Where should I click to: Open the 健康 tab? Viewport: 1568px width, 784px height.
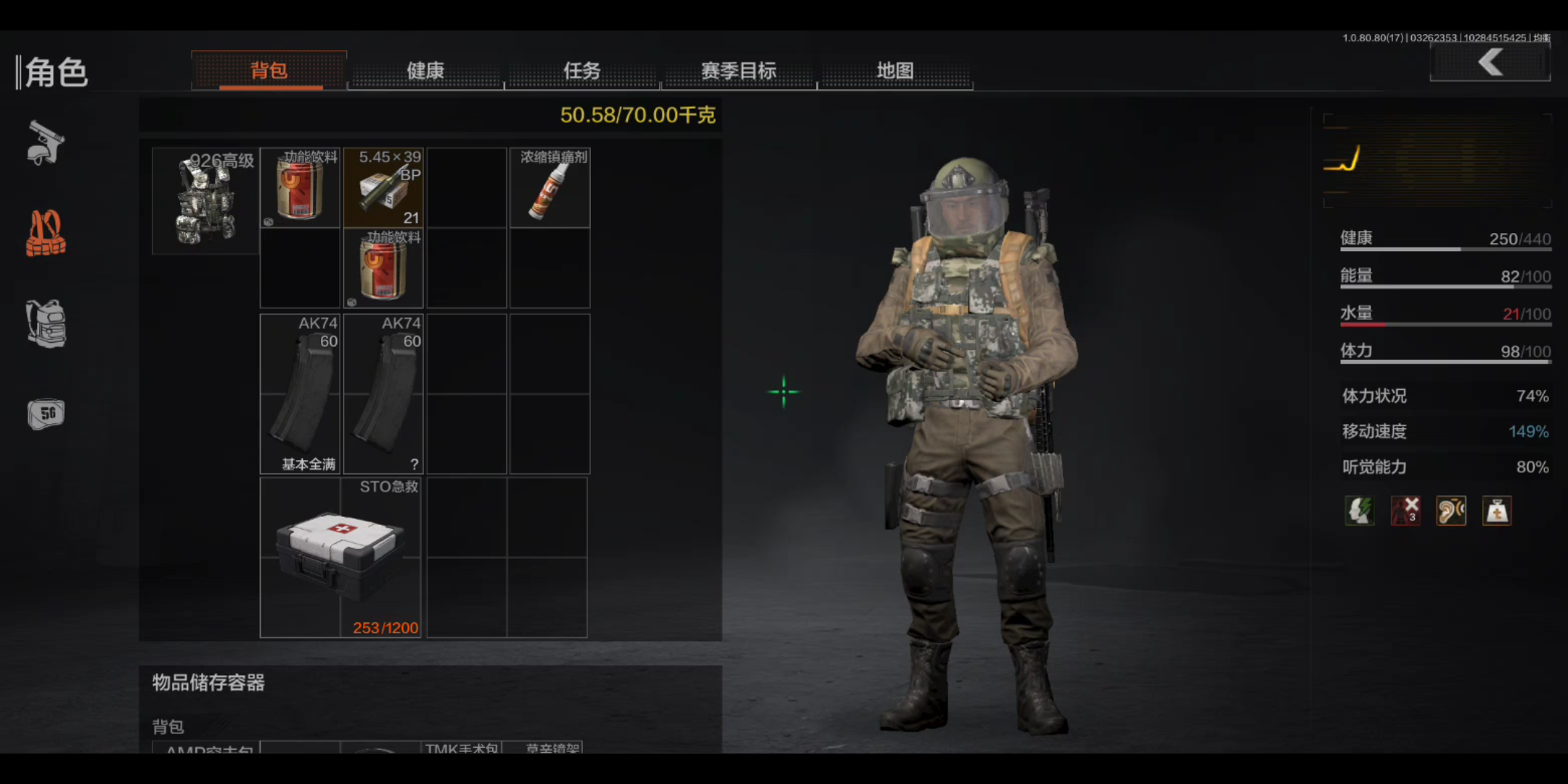[x=425, y=70]
